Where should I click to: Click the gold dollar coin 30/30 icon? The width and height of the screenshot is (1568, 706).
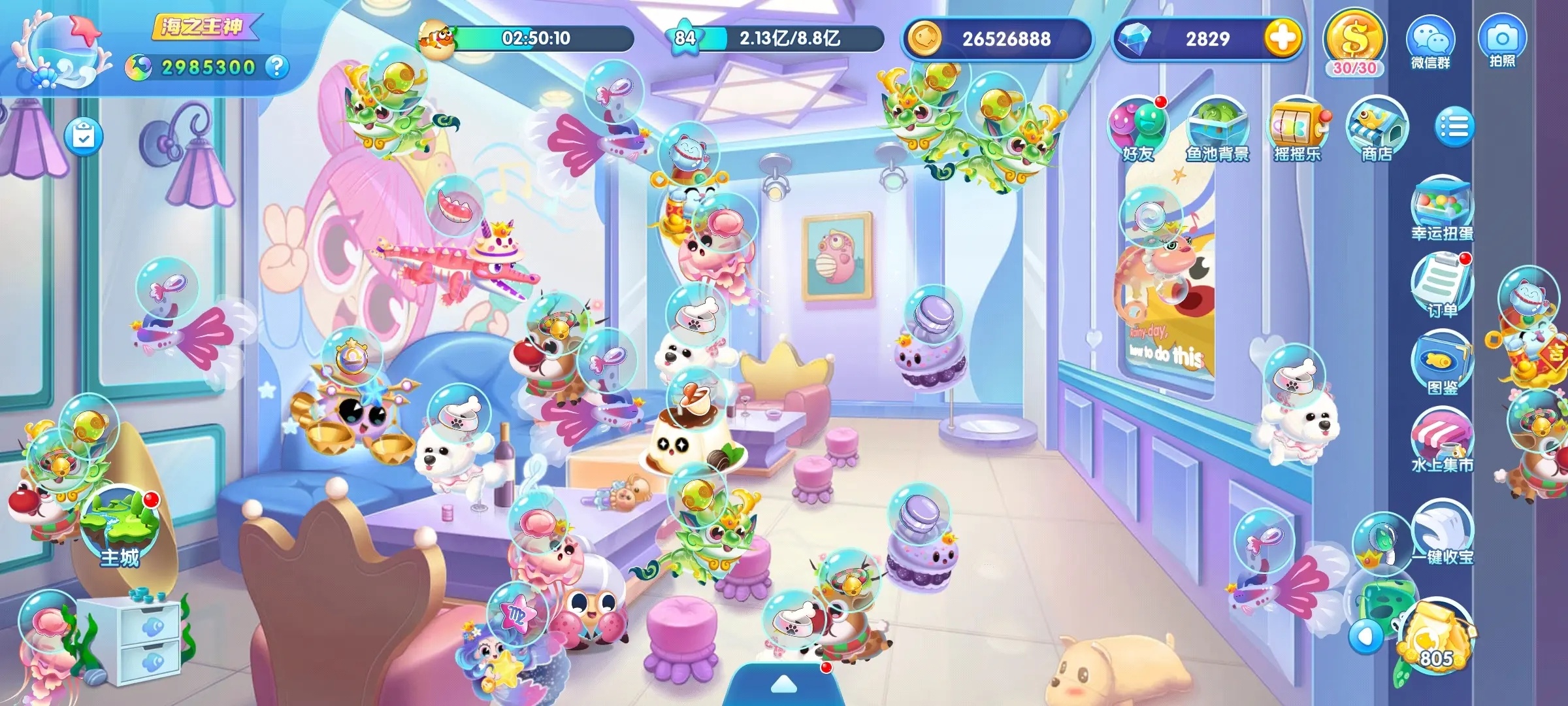click(x=1354, y=41)
